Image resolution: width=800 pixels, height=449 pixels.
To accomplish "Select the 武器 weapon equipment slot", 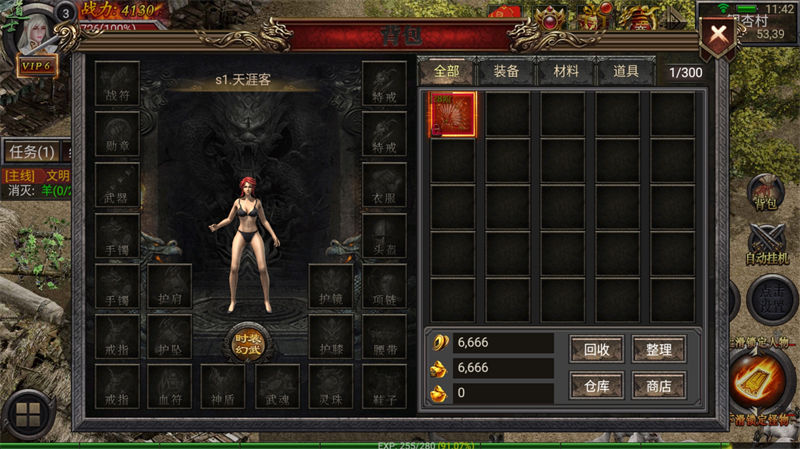I will (x=116, y=185).
